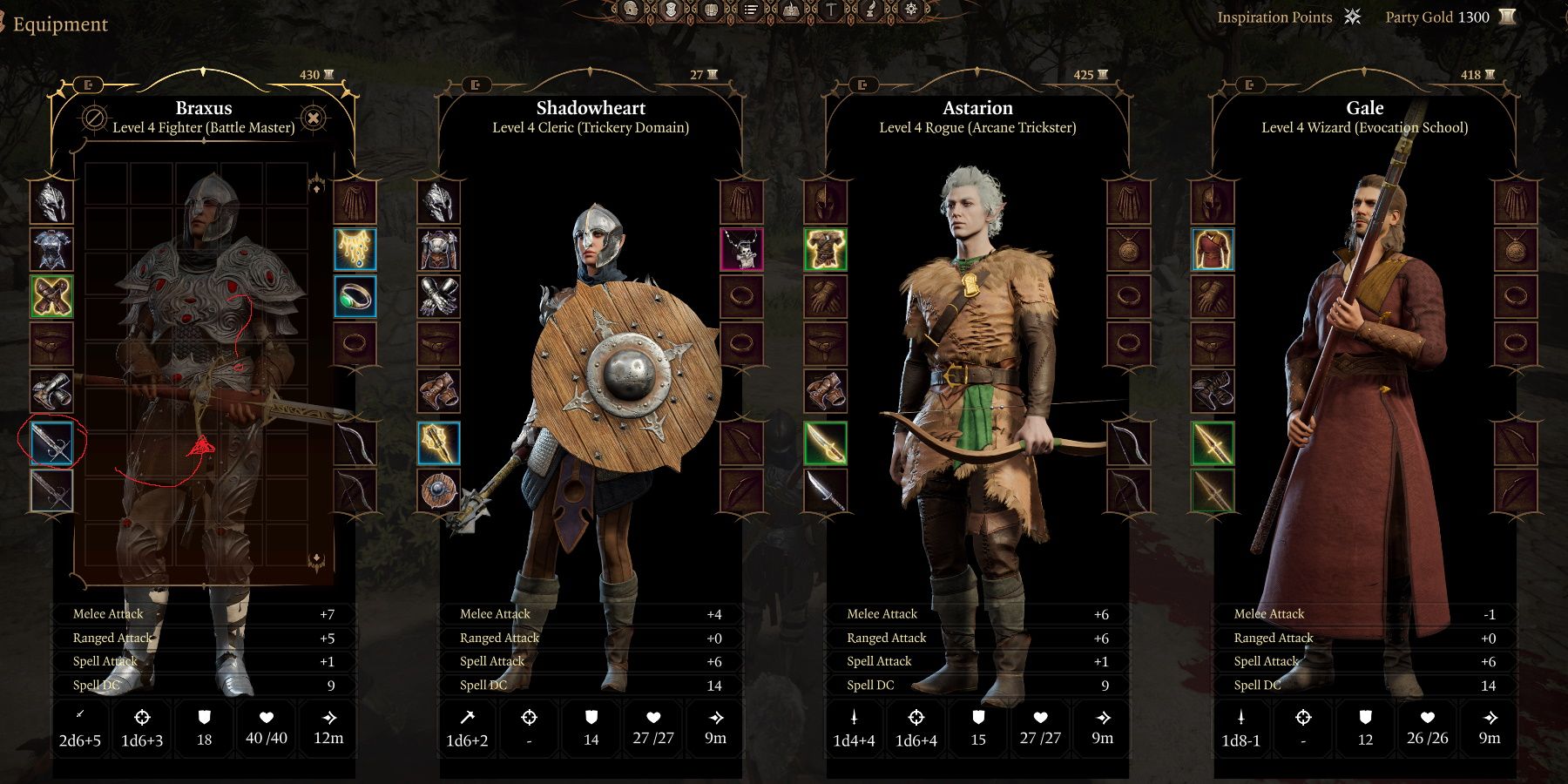Click the Inspiration Points indicator
Image resolution: width=1568 pixels, height=784 pixels.
(1276, 17)
